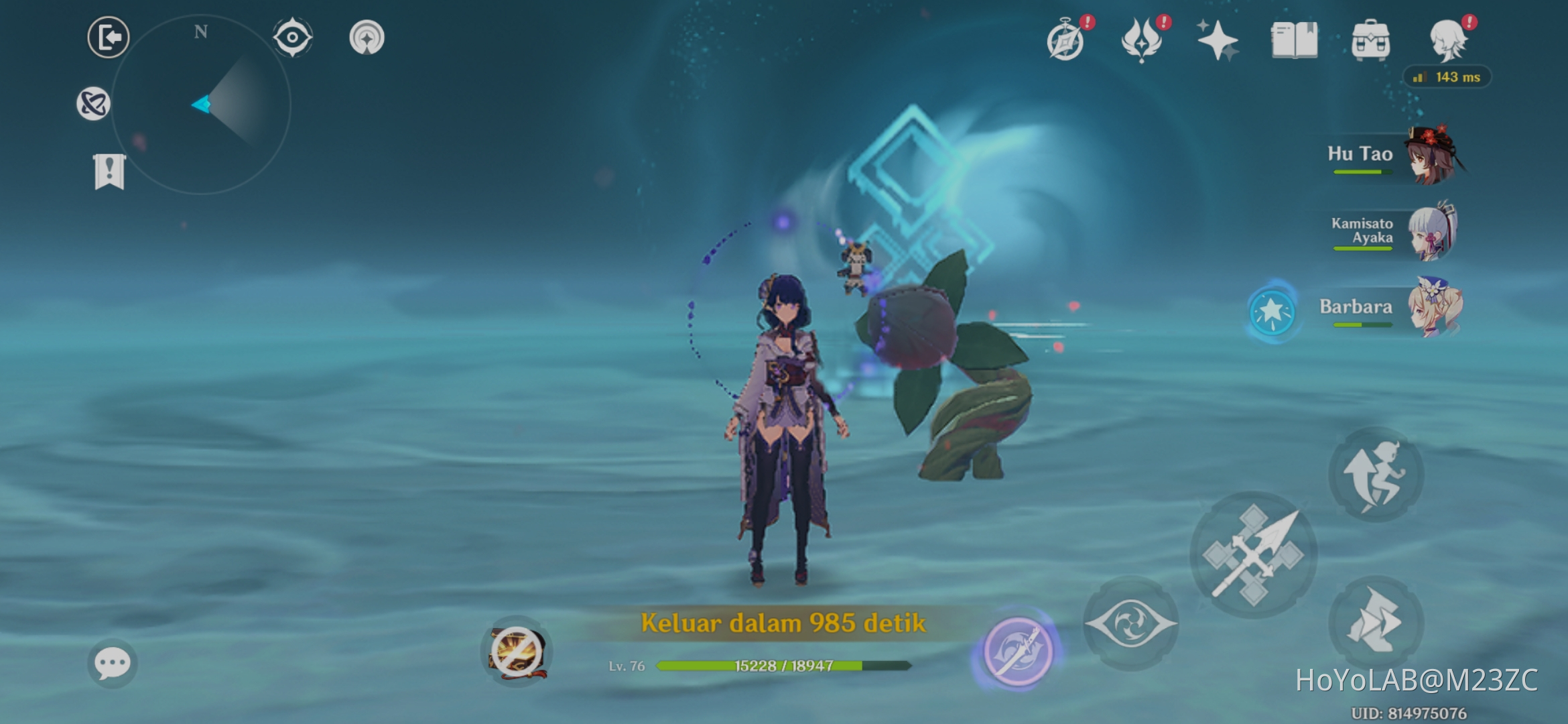
Task: Exit the domain using the door icon
Action: 107,37
